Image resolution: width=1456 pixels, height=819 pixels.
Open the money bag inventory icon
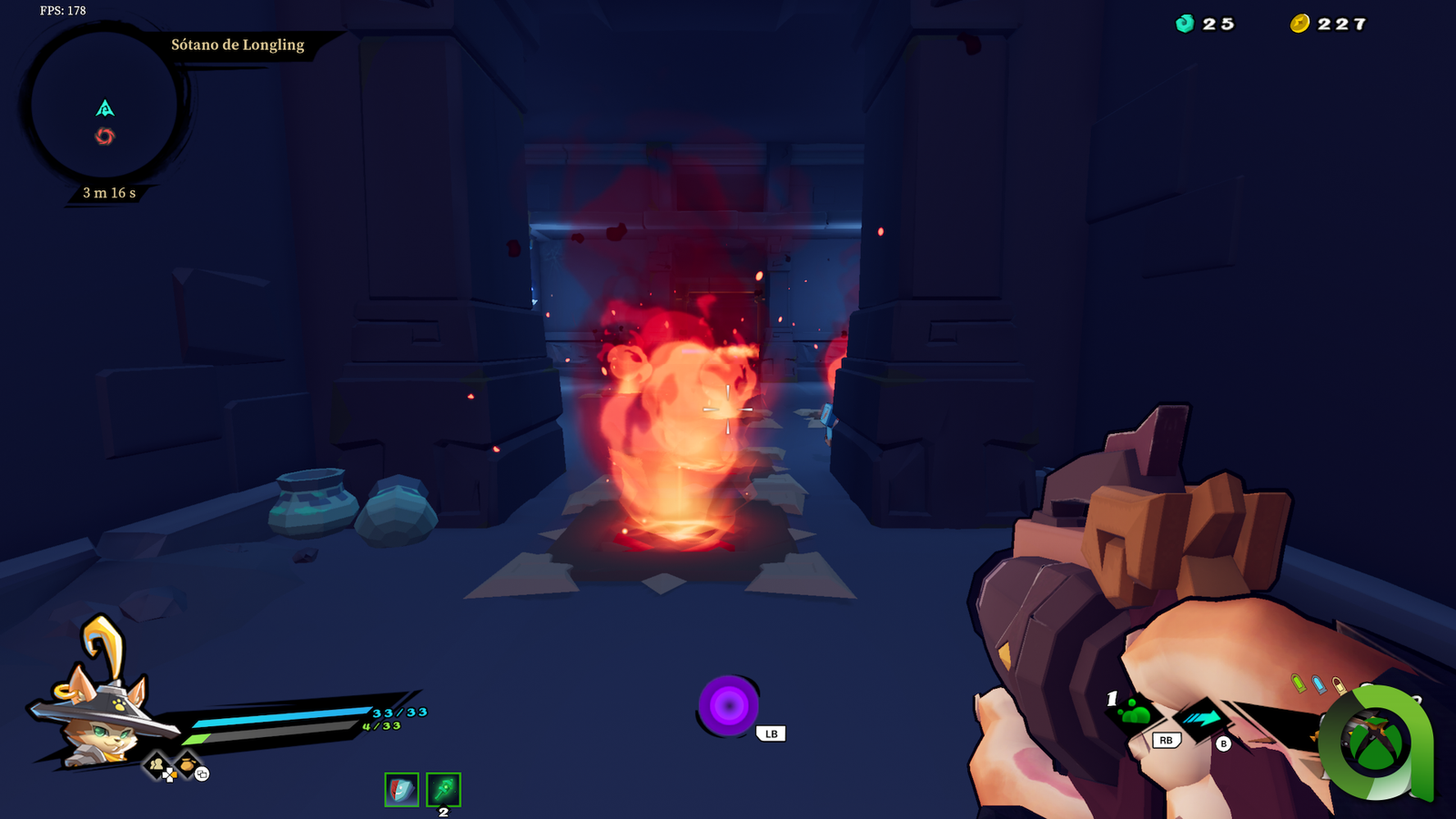[187, 764]
